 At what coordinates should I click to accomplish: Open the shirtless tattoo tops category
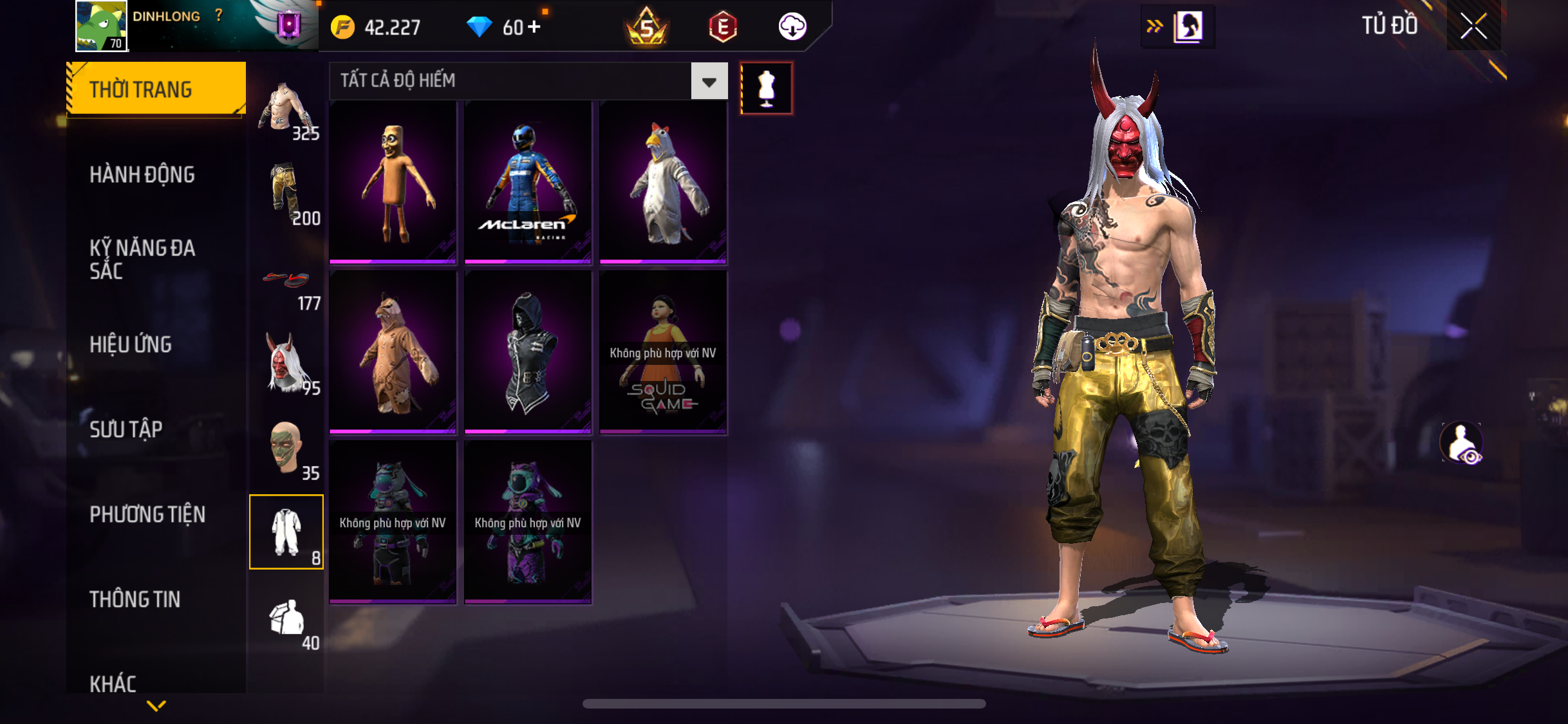[x=286, y=109]
